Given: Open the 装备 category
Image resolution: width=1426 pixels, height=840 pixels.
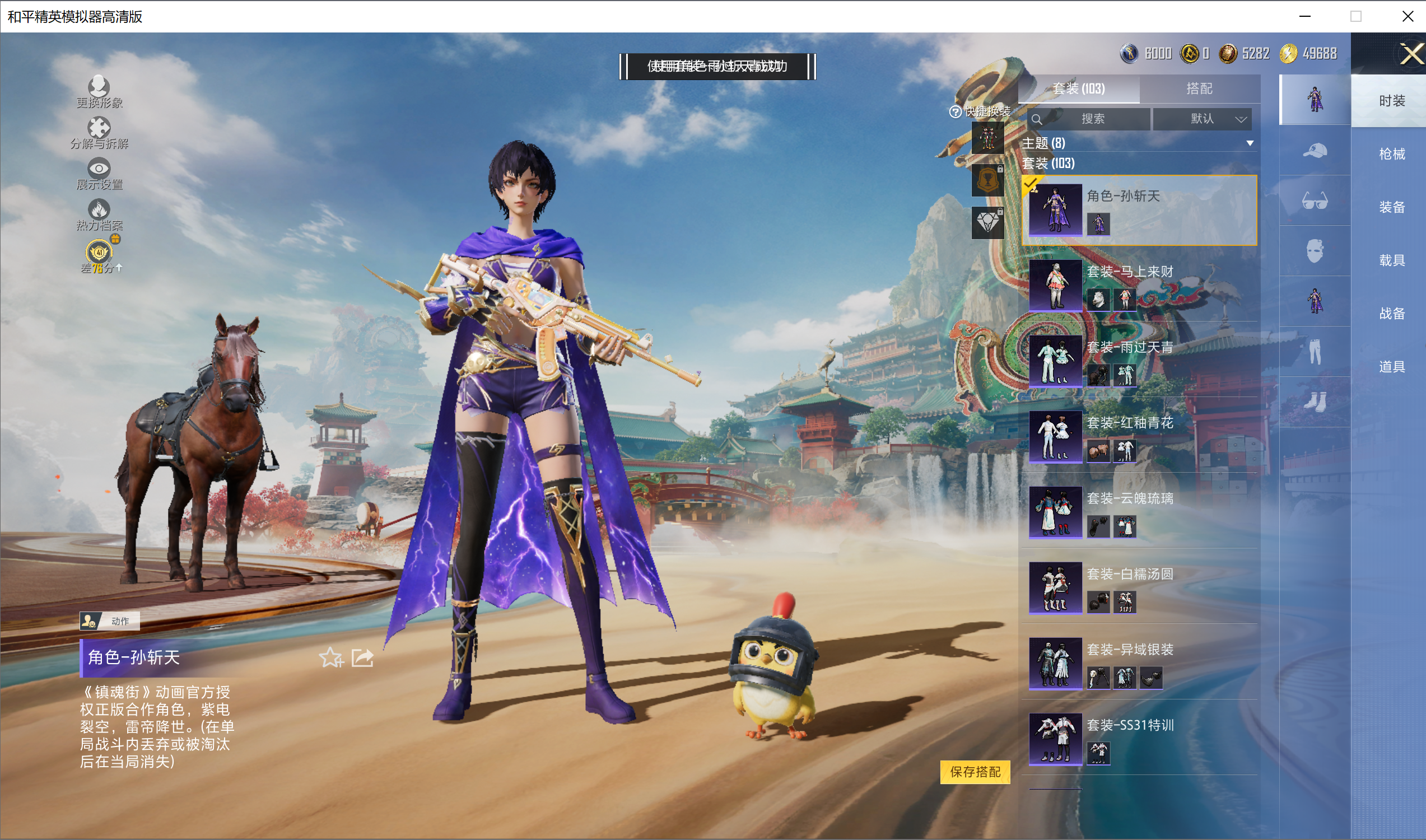Looking at the screenshot, I should (1391, 207).
